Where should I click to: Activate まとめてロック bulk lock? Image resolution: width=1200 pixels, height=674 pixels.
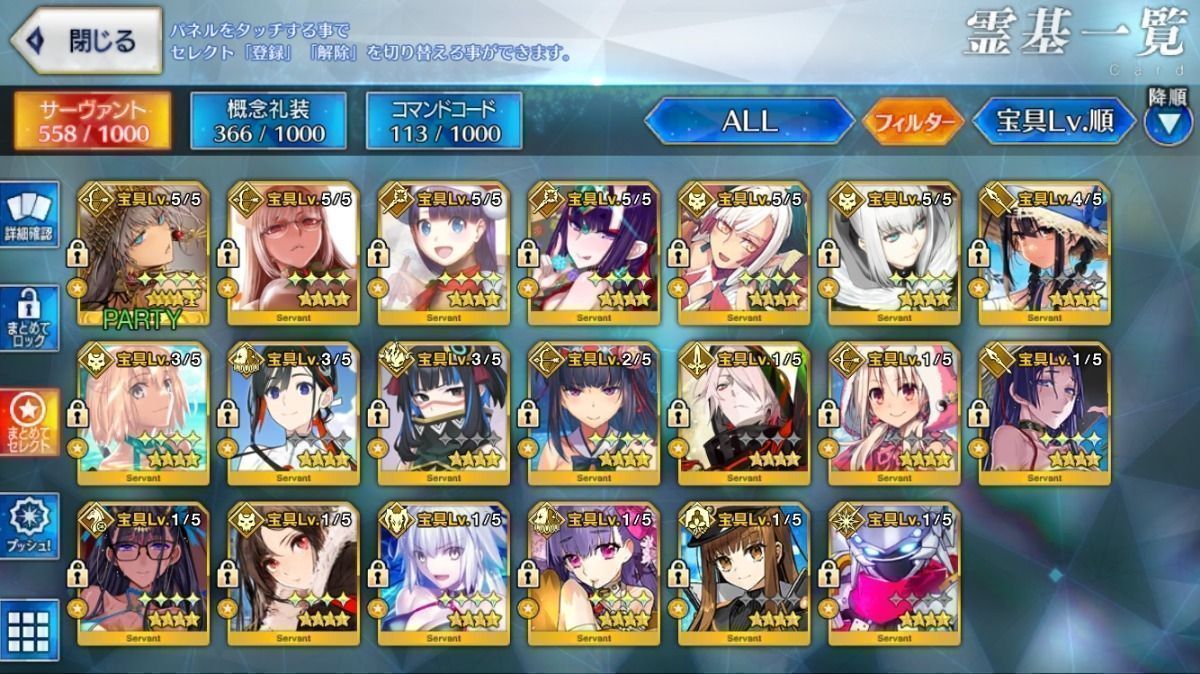pyautogui.click(x=29, y=318)
